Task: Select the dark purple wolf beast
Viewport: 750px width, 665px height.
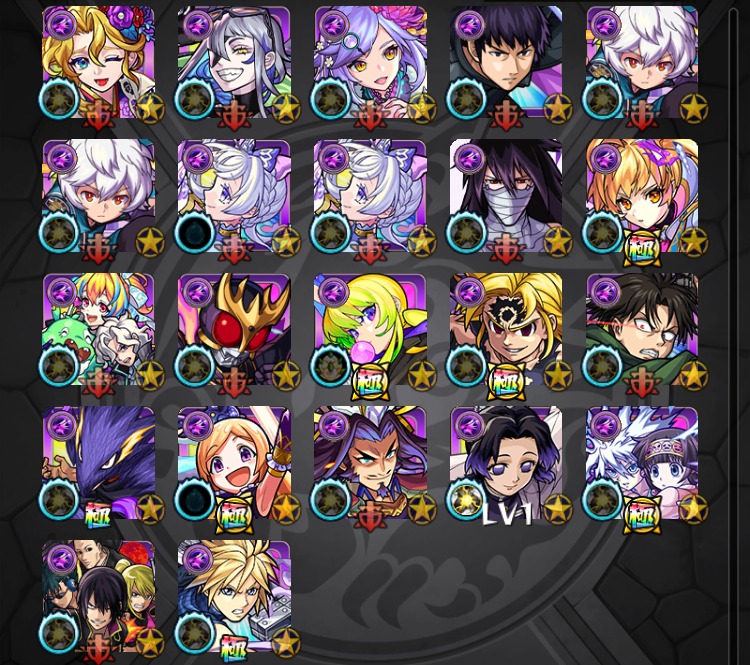Action: 98,464
